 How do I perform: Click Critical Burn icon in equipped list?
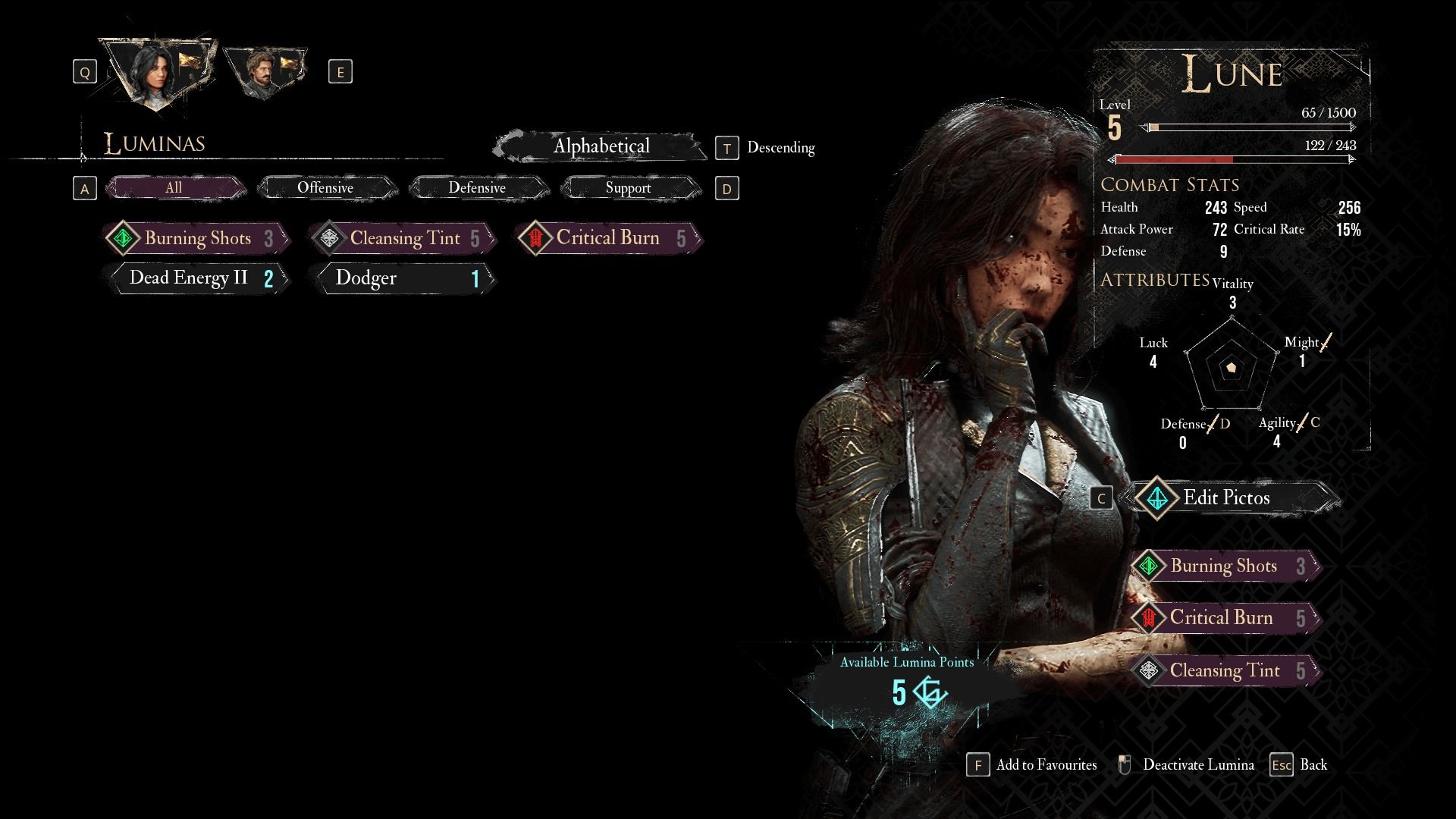(x=1148, y=617)
